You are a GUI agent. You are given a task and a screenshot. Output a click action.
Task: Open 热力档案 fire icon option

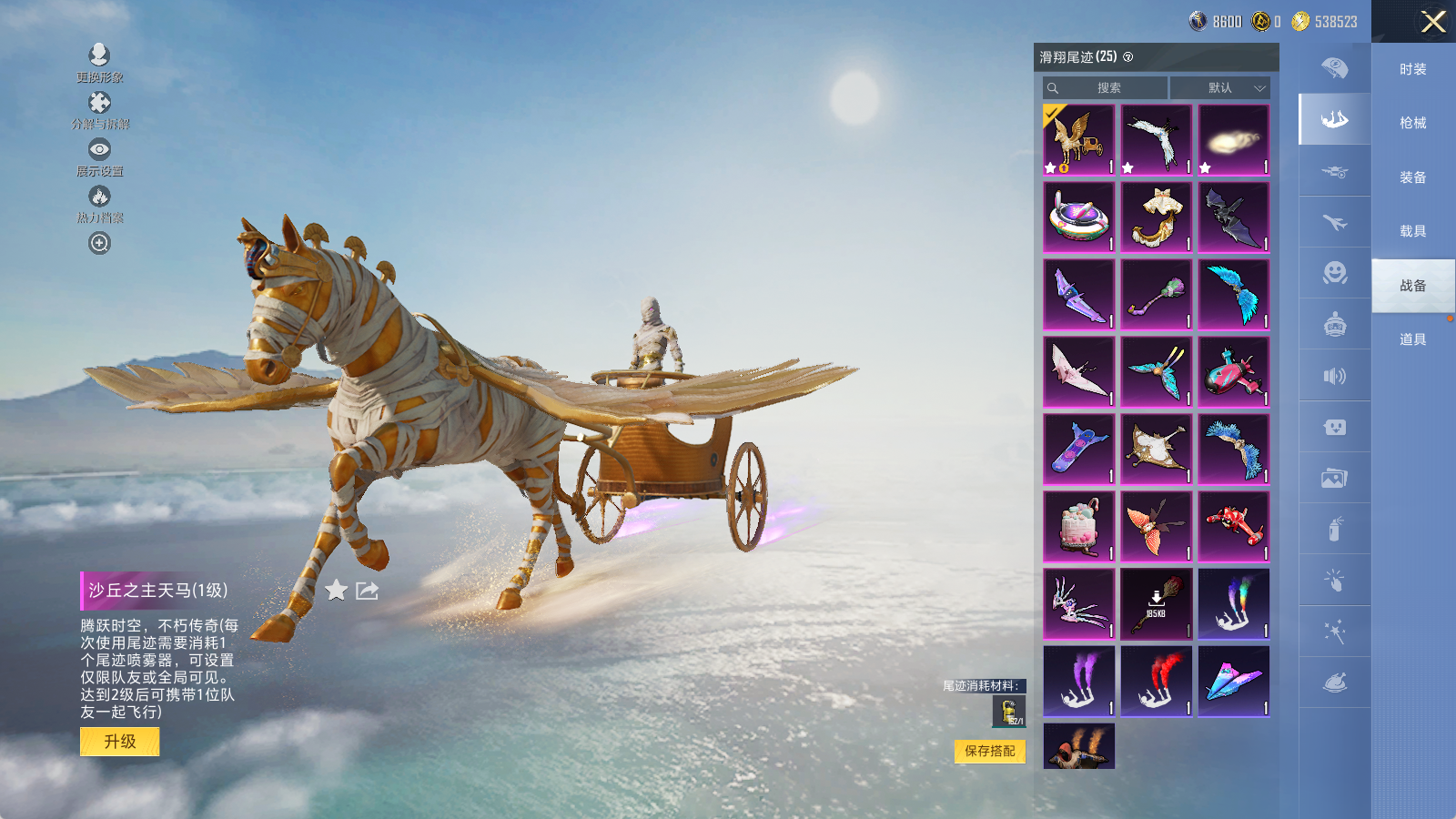tap(99, 204)
